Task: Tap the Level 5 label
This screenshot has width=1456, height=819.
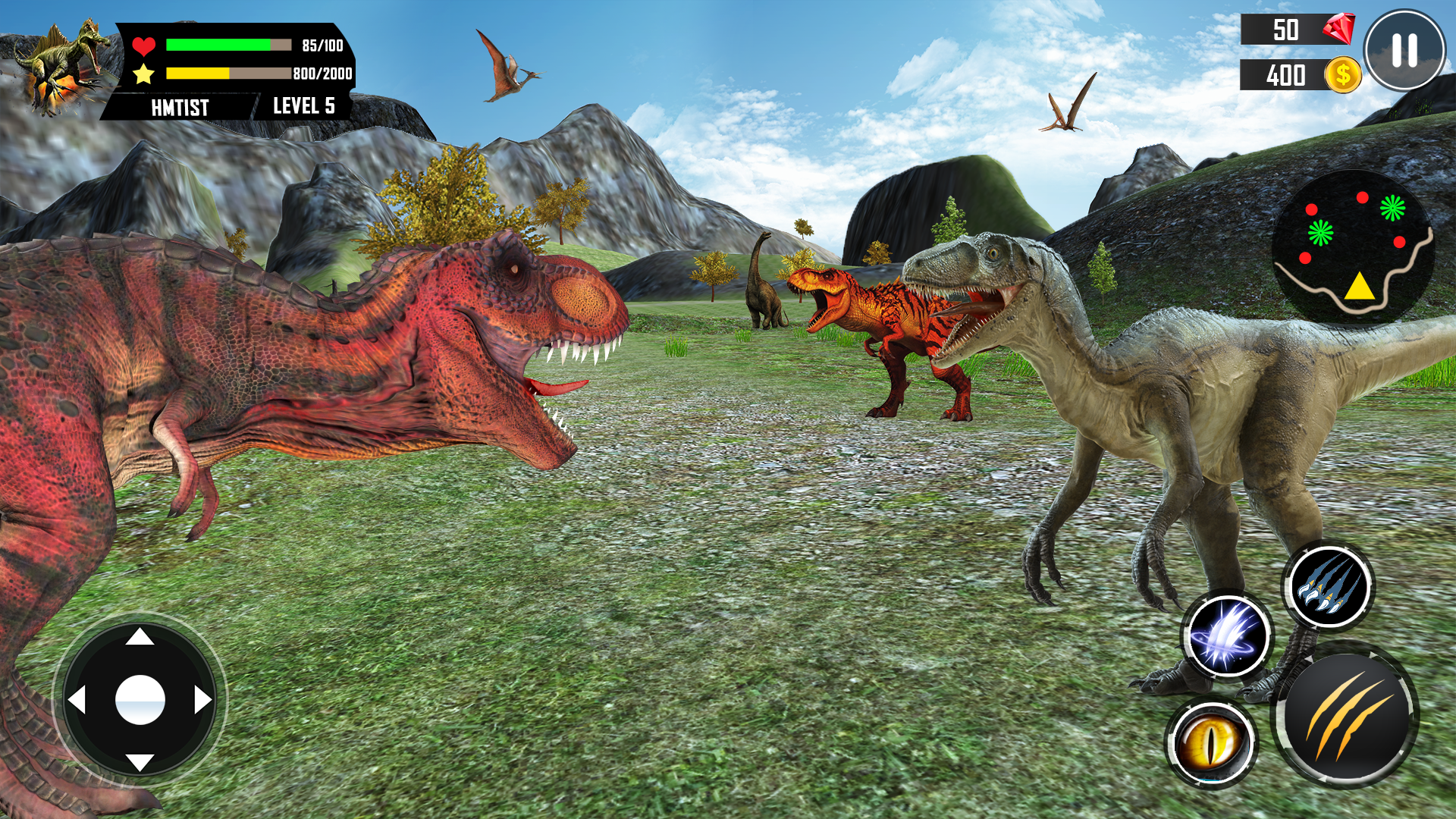Action: 303,107
